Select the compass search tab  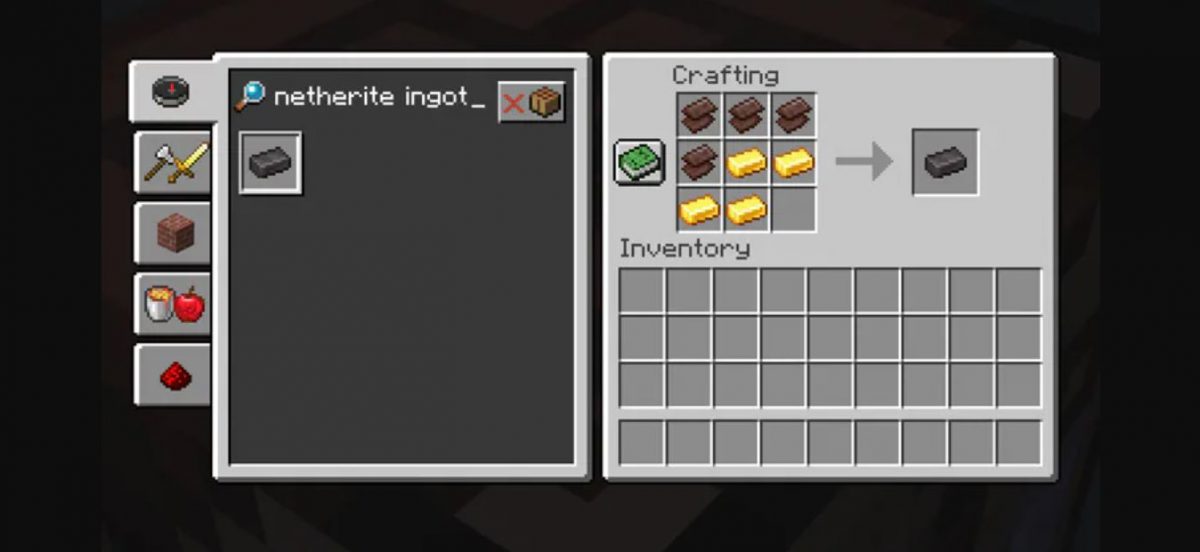(171, 92)
